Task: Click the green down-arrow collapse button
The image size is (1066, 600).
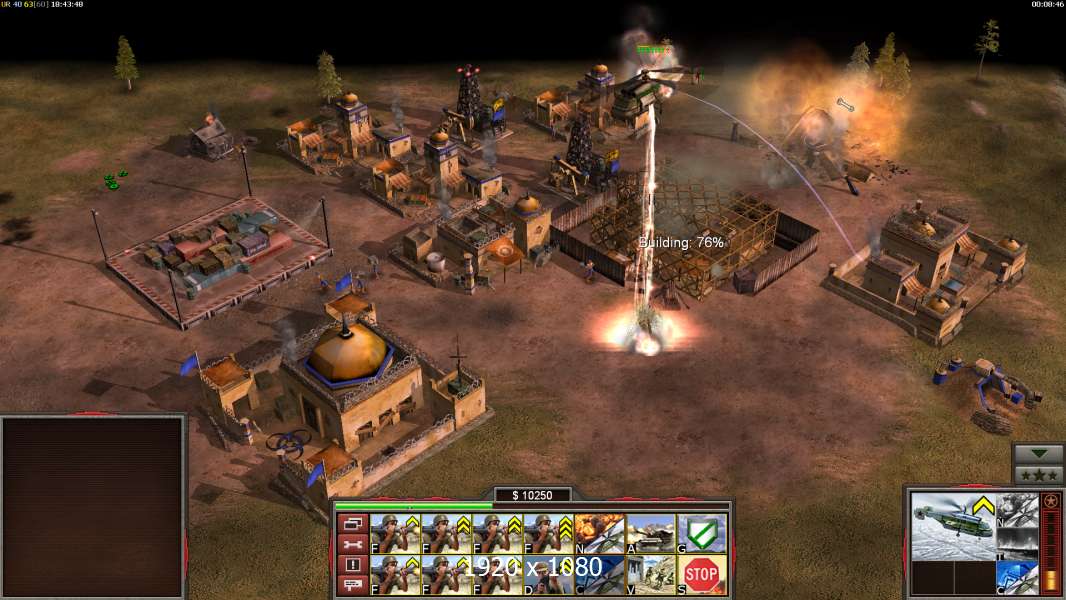Action: [x=1038, y=454]
